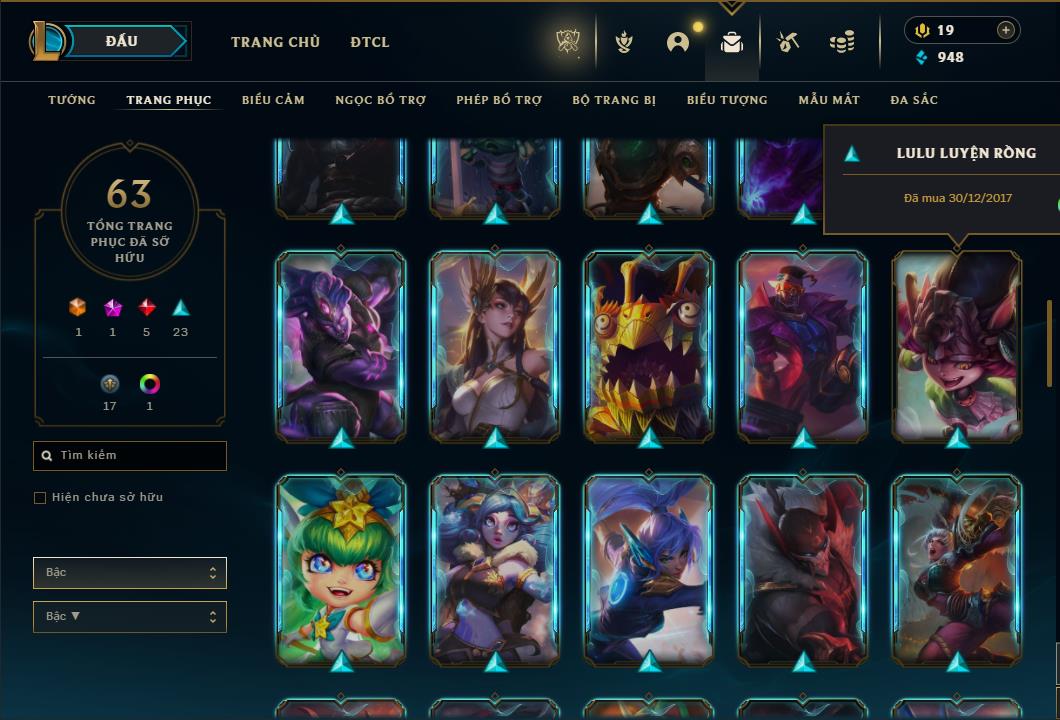Open the hammer crafting icon
Screen dimensions: 1060x720
788,42
